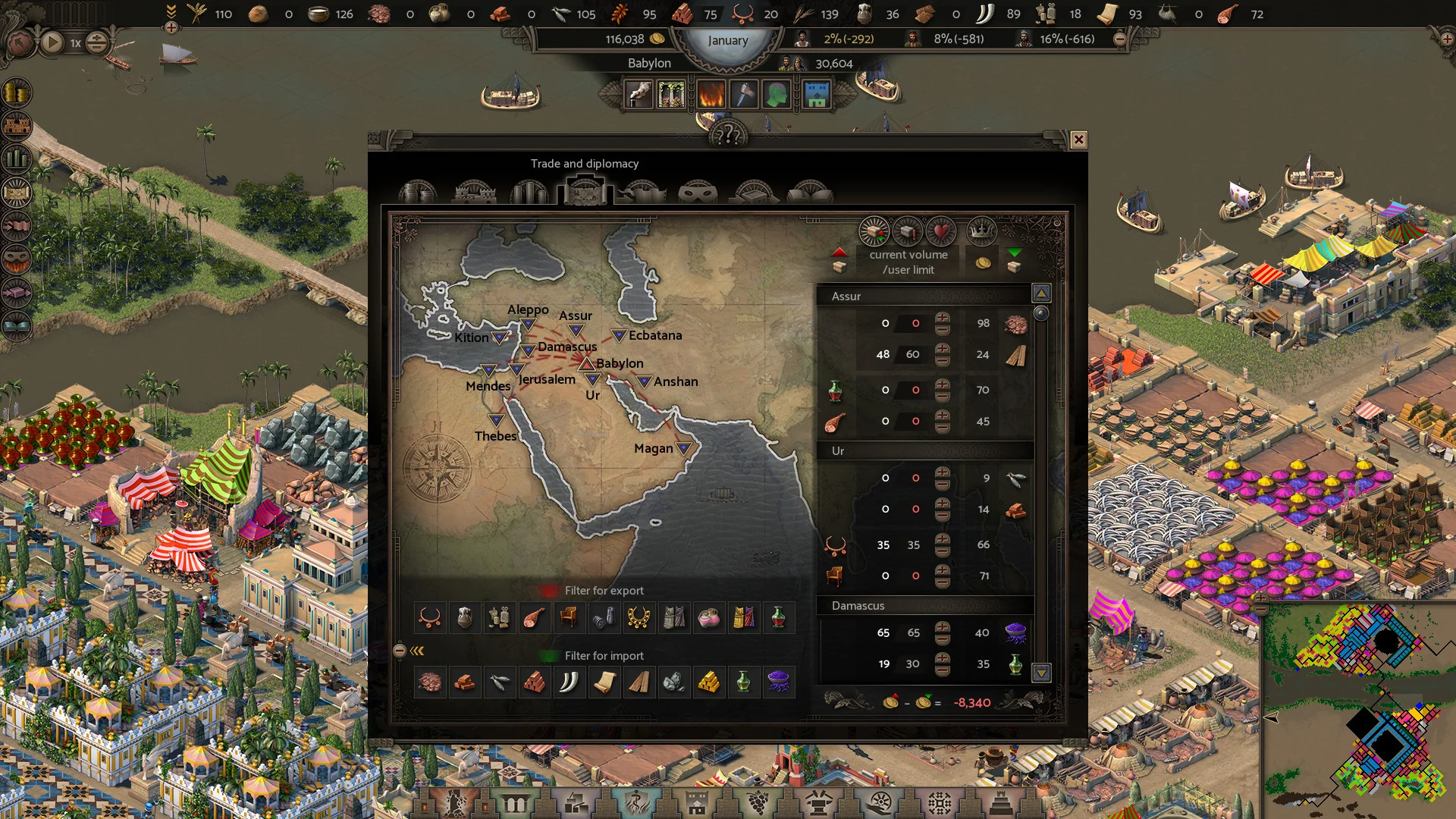Viewport: 1456px width, 819px height.
Task: Filter exports by the necklace jewelry icon
Action: tap(430, 618)
